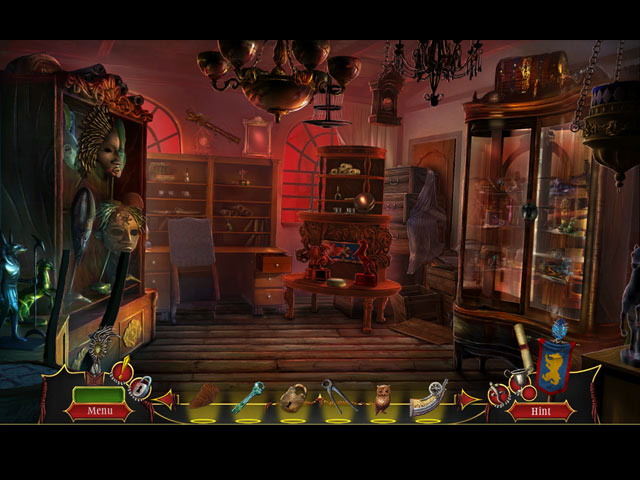
Task: Open the lion banner with scroll
Action: pyautogui.click(x=553, y=362)
